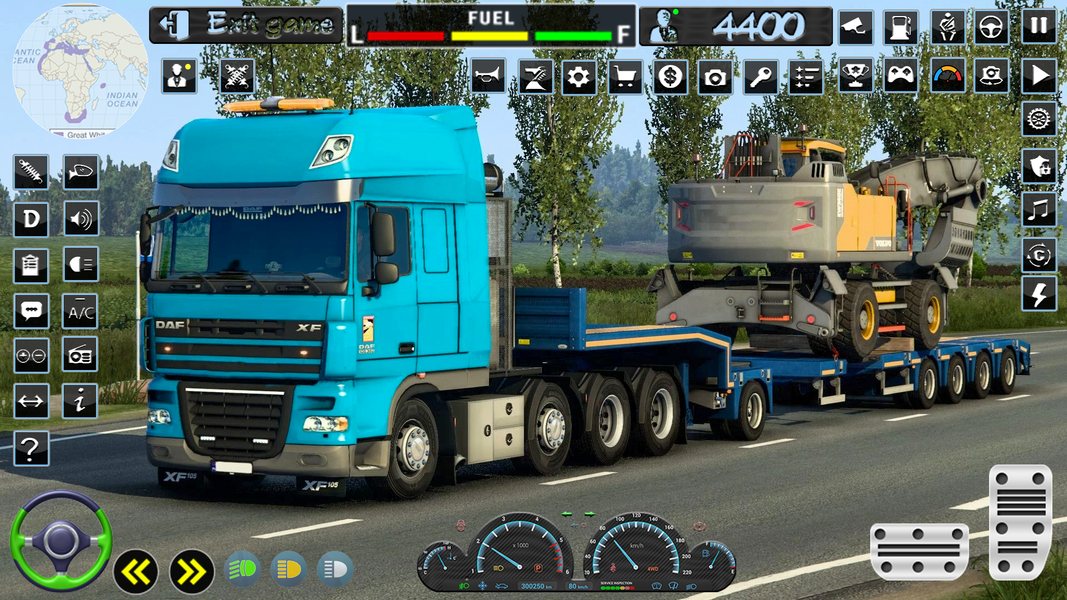
Task: Select the fuel pump icon
Action: coord(903,26)
